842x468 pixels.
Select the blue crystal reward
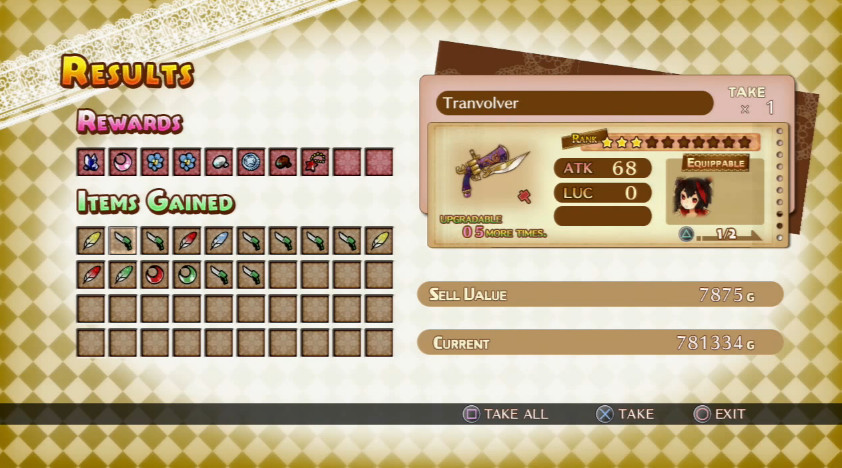pyautogui.click(x=91, y=162)
